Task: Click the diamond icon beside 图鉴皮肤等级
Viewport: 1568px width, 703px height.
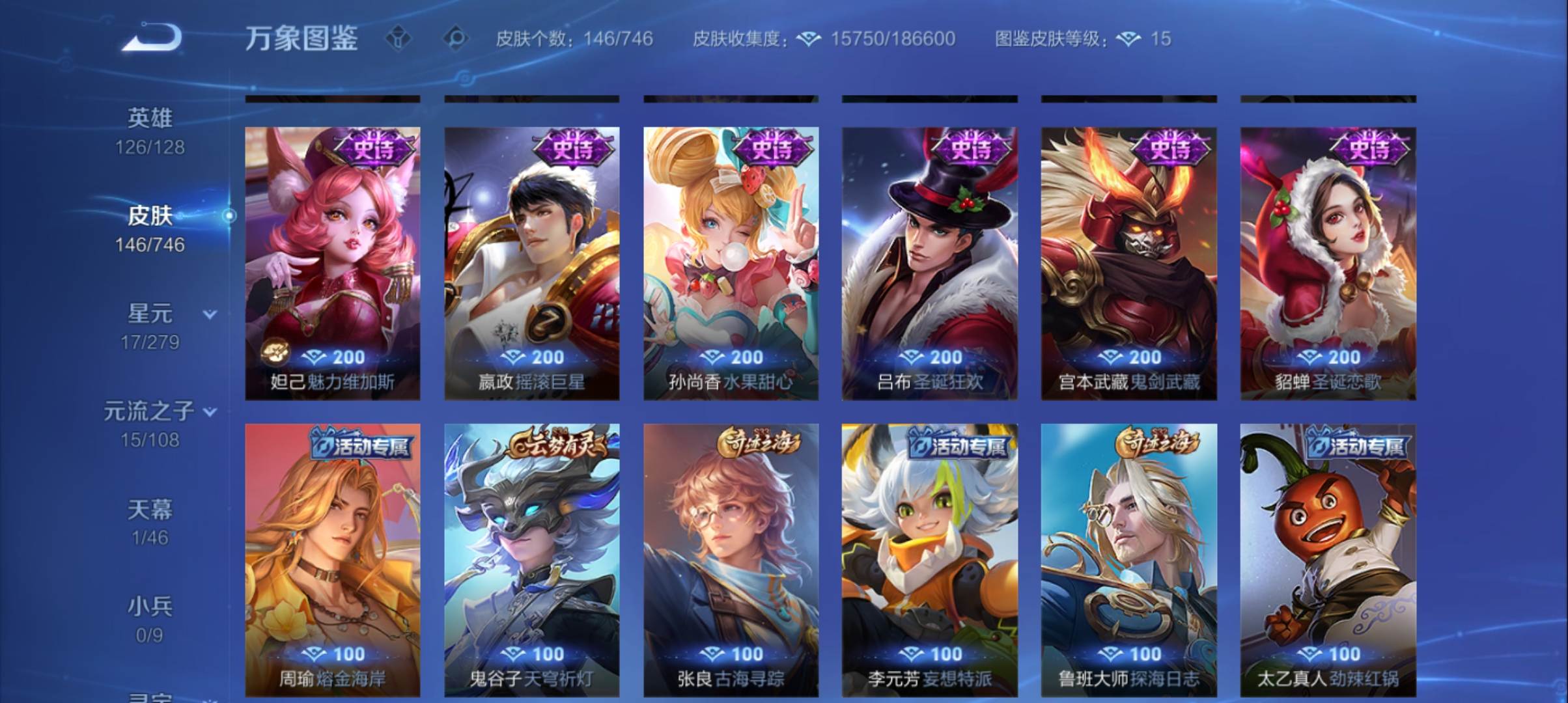Action: click(x=1130, y=39)
